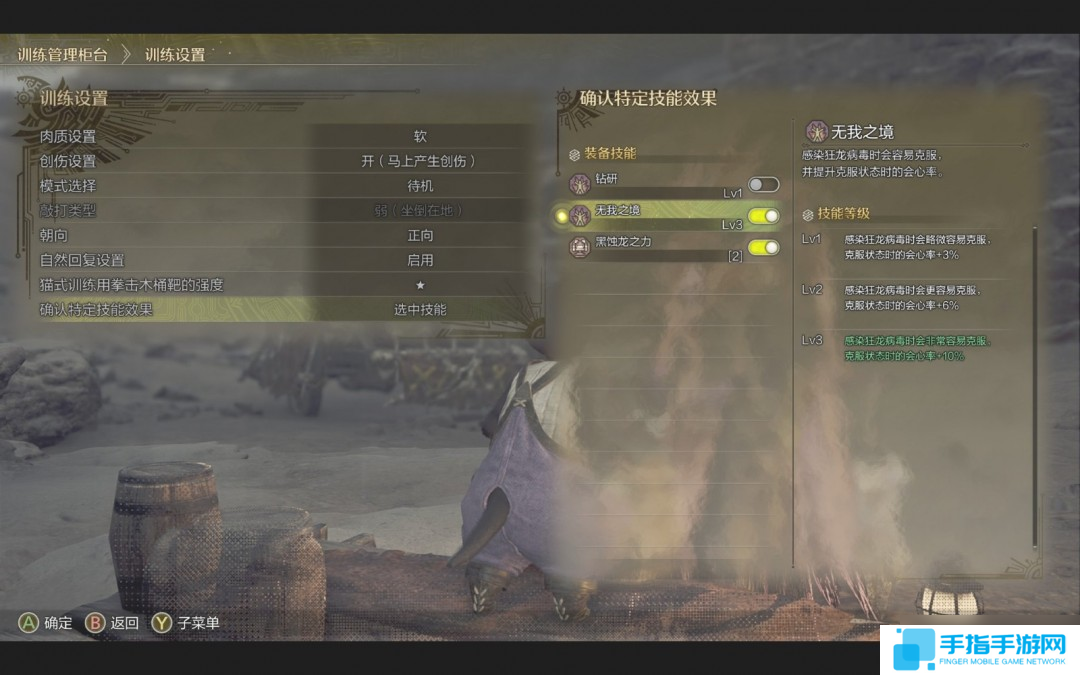The height and width of the screenshot is (675, 1080).
Task: Select the 肉质设置 row
Action: (280, 136)
